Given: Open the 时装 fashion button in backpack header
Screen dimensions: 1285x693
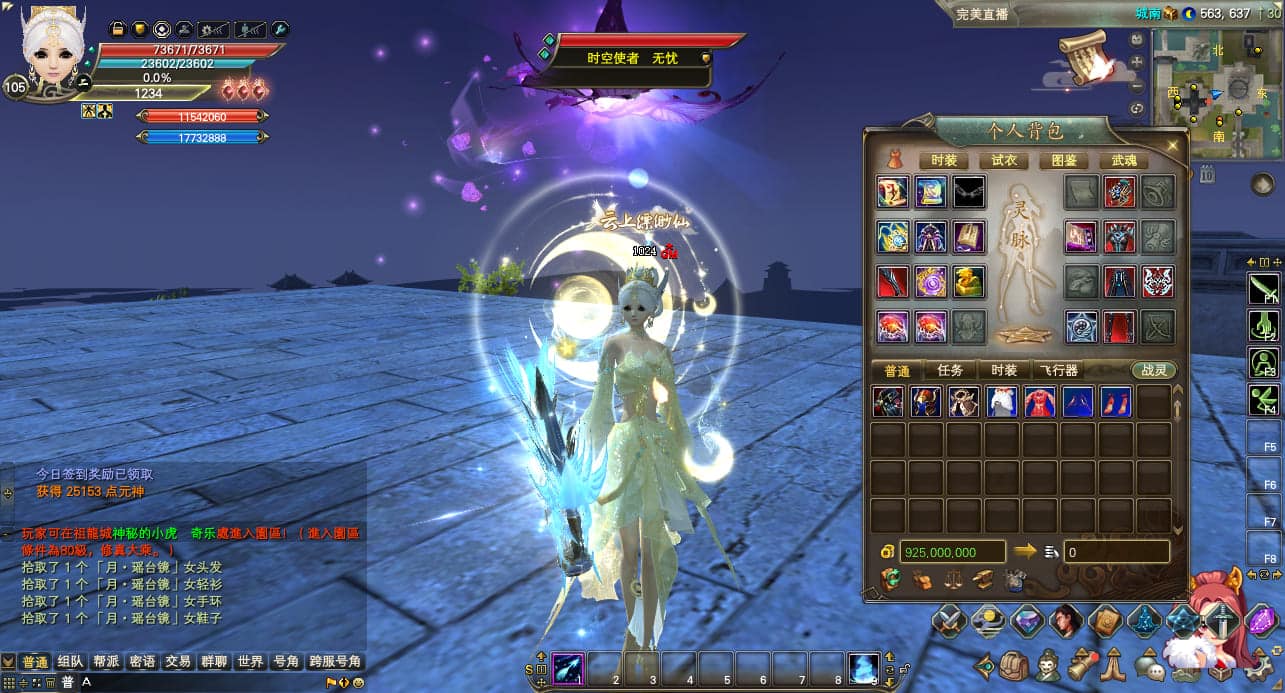Looking at the screenshot, I should coord(944,160).
